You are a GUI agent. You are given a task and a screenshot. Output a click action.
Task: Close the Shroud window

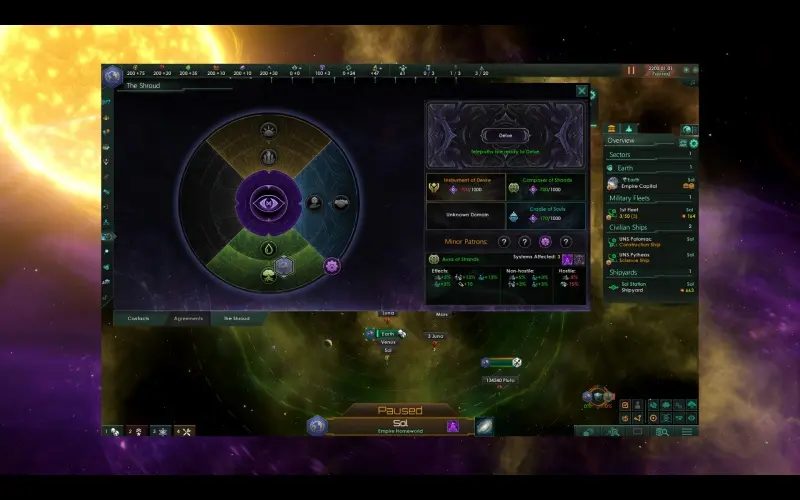tap(582, 91)
